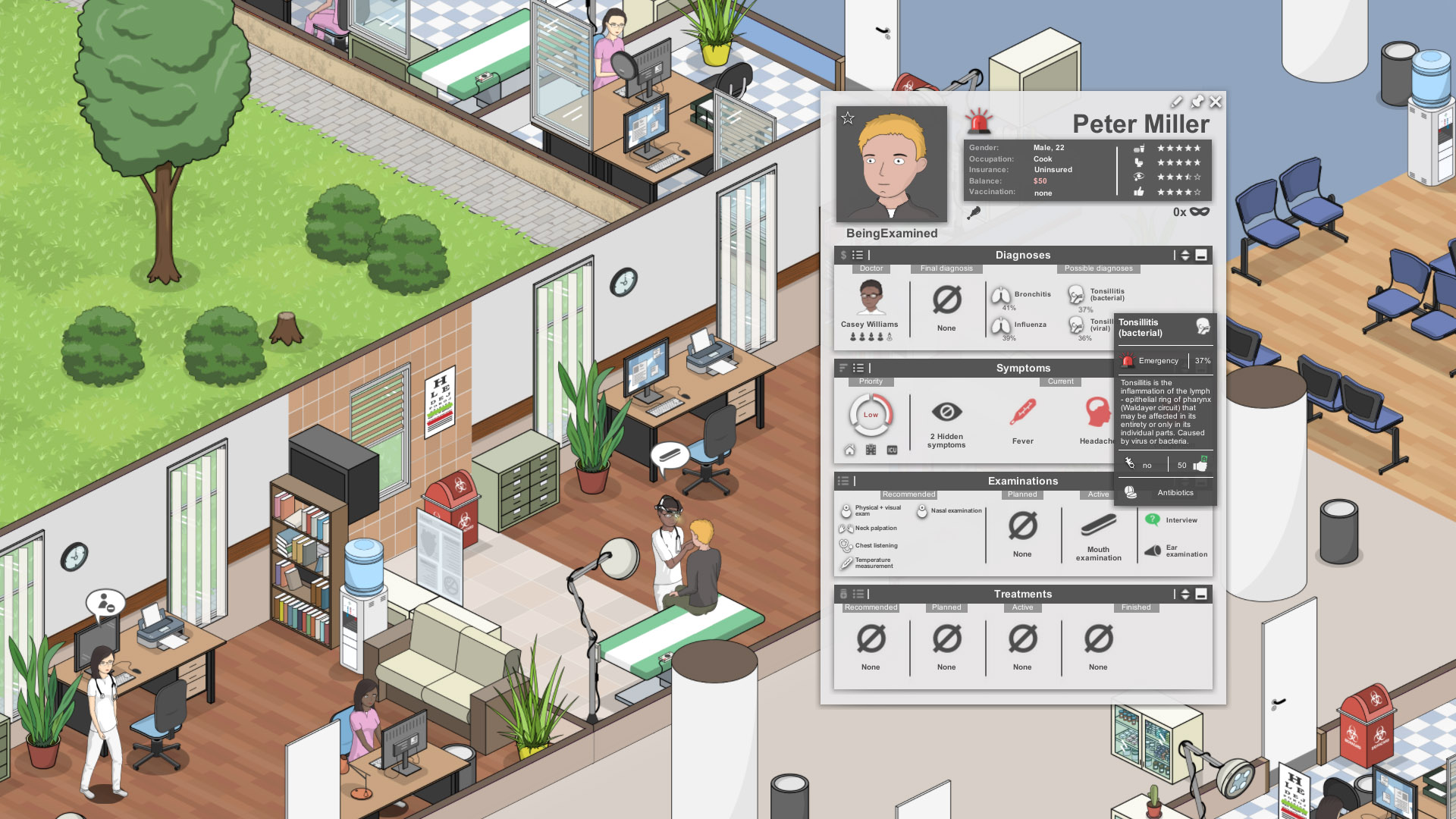This screenshot has height=819, width=1456.
Task: Toggle the favorite star on Peter Miller's portrait
Action: point(847,116)
